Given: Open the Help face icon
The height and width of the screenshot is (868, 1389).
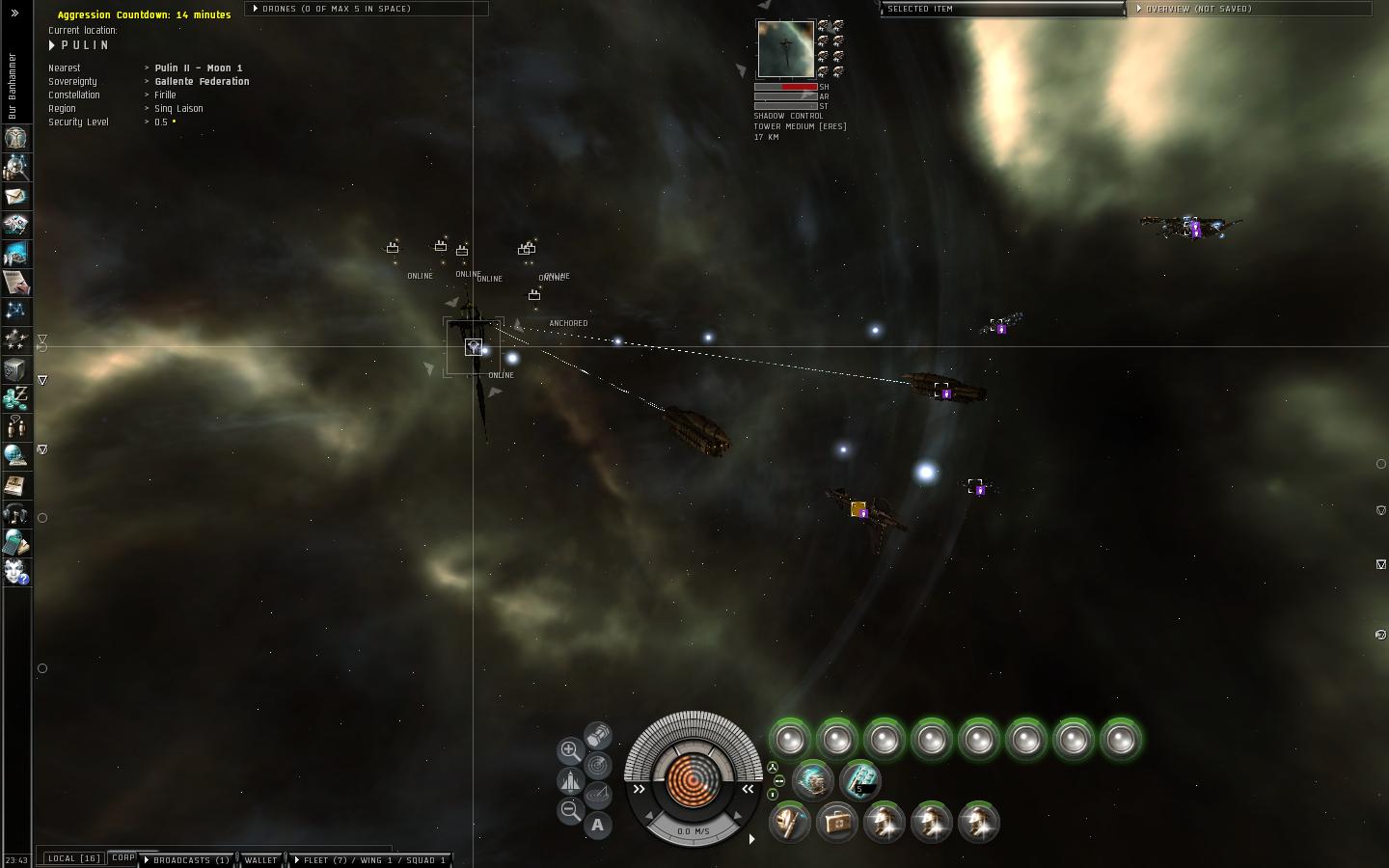Looking at the screenshot, I should tap(15, 571).
